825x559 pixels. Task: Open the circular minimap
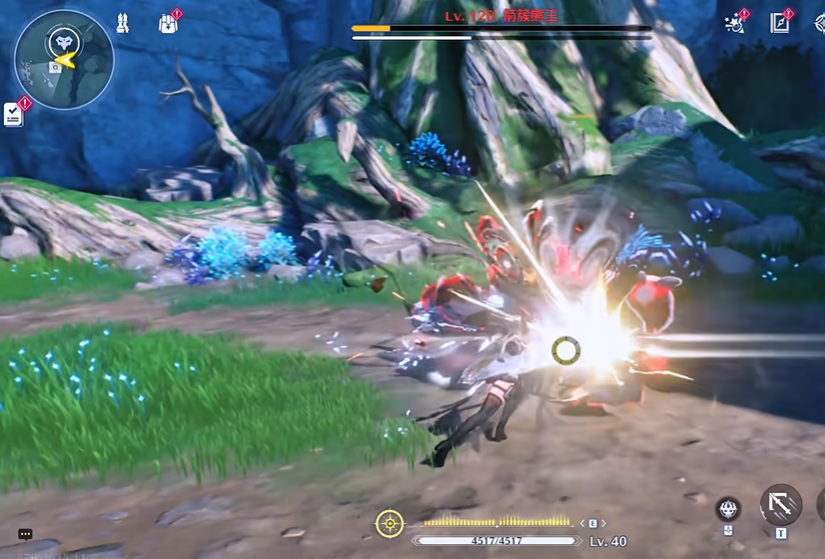tap(64, 60)
